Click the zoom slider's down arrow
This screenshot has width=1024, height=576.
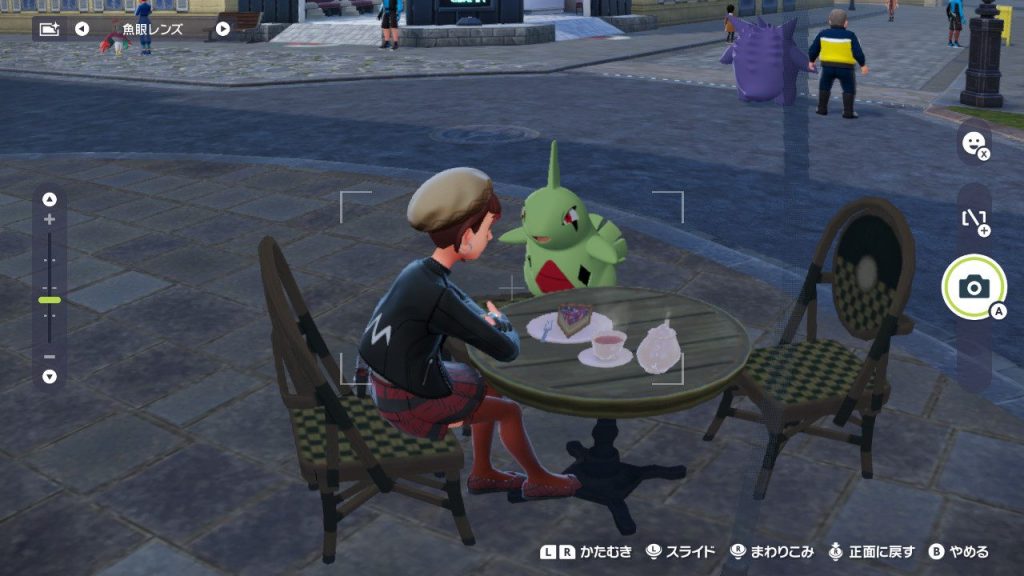[49, 377]
